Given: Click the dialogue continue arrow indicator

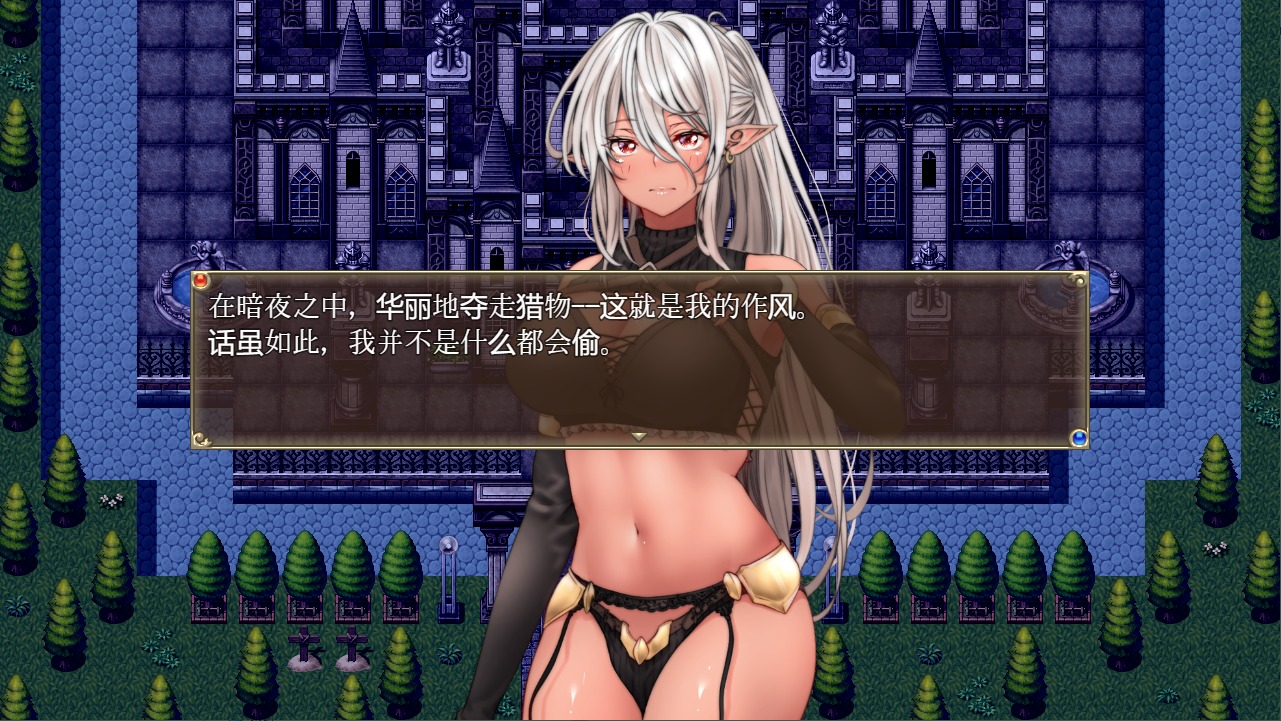Looking at the screenshot, I should click(639, 436).
